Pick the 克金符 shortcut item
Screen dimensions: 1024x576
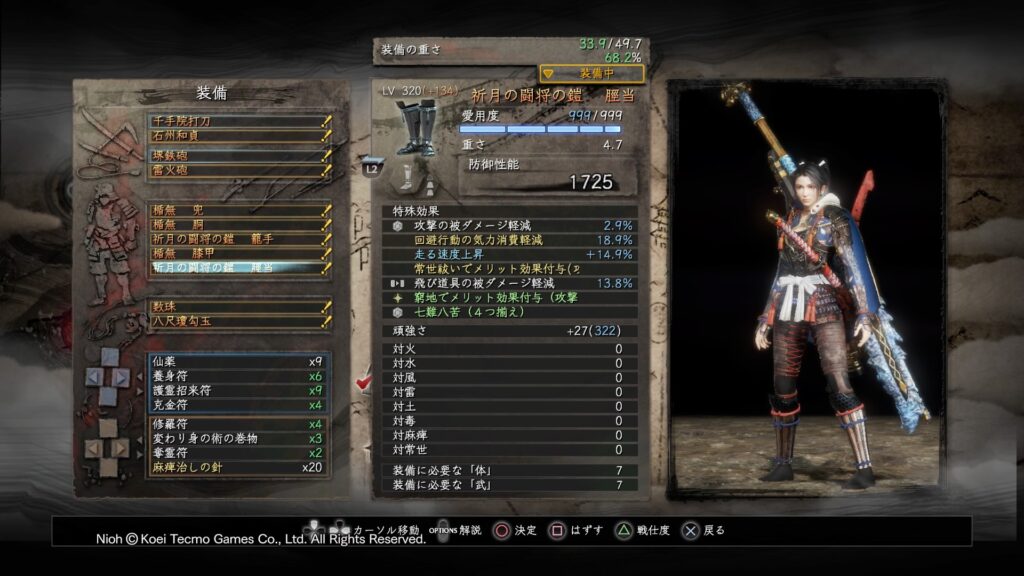tap(238, 405)
